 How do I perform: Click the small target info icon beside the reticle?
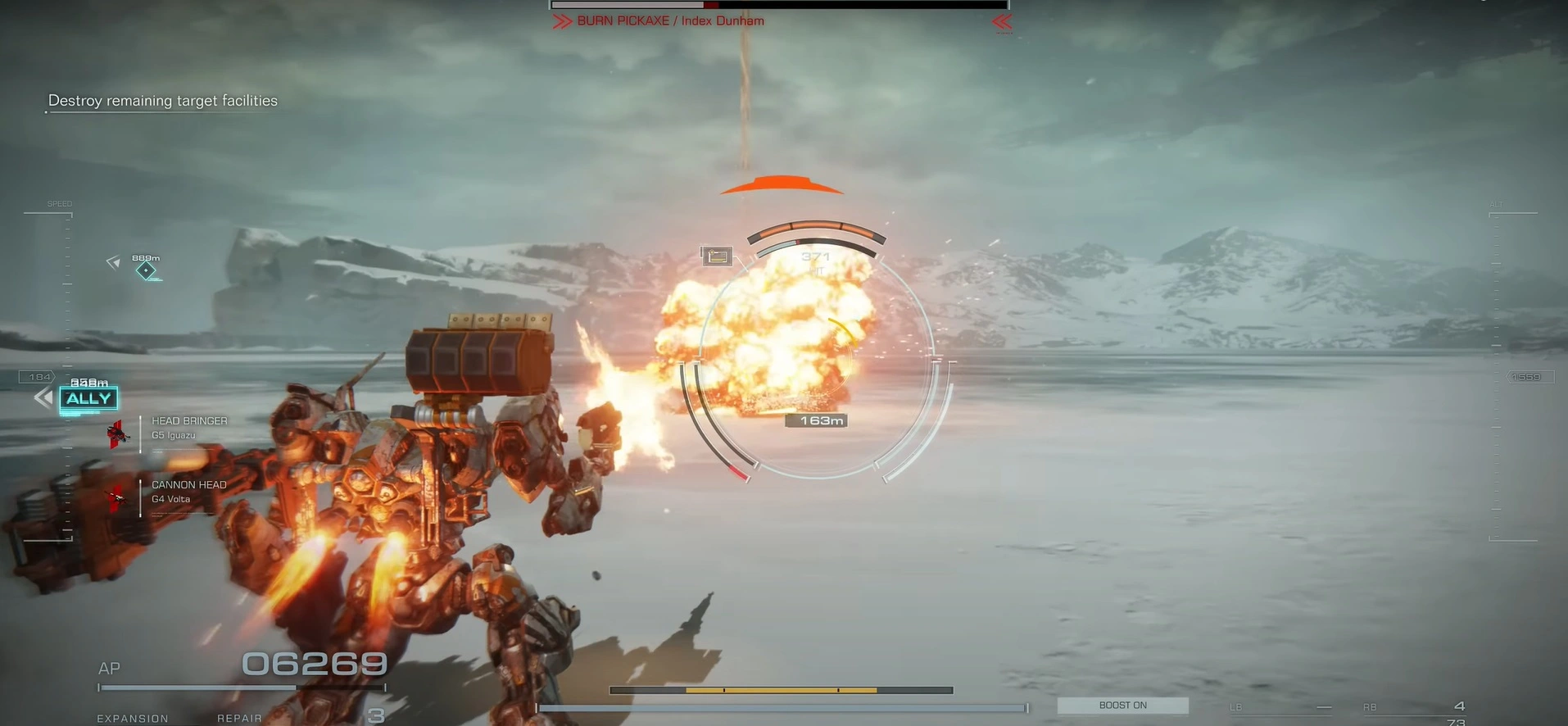[x=717, y=256]
